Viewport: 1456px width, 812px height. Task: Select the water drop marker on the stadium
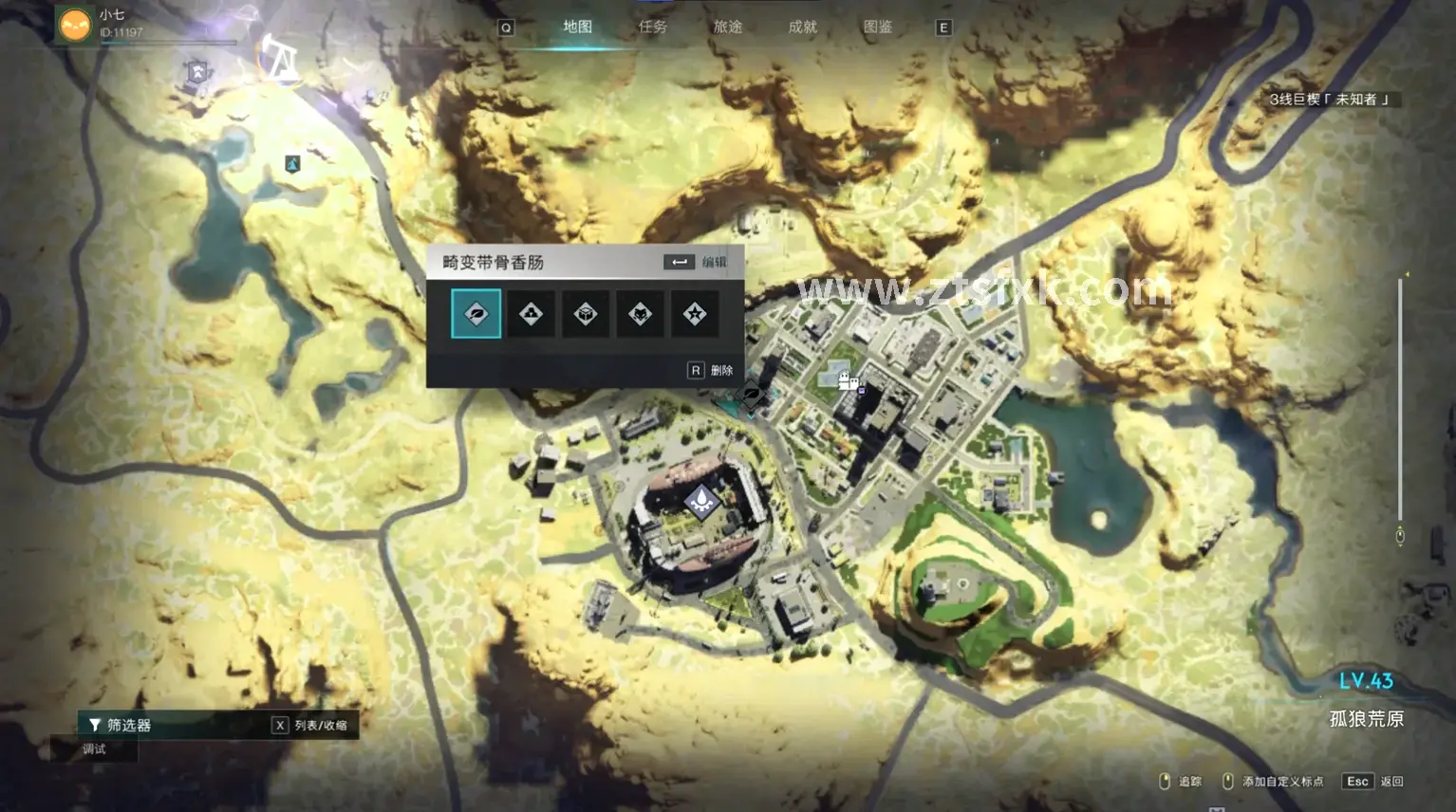click(701, 500)
